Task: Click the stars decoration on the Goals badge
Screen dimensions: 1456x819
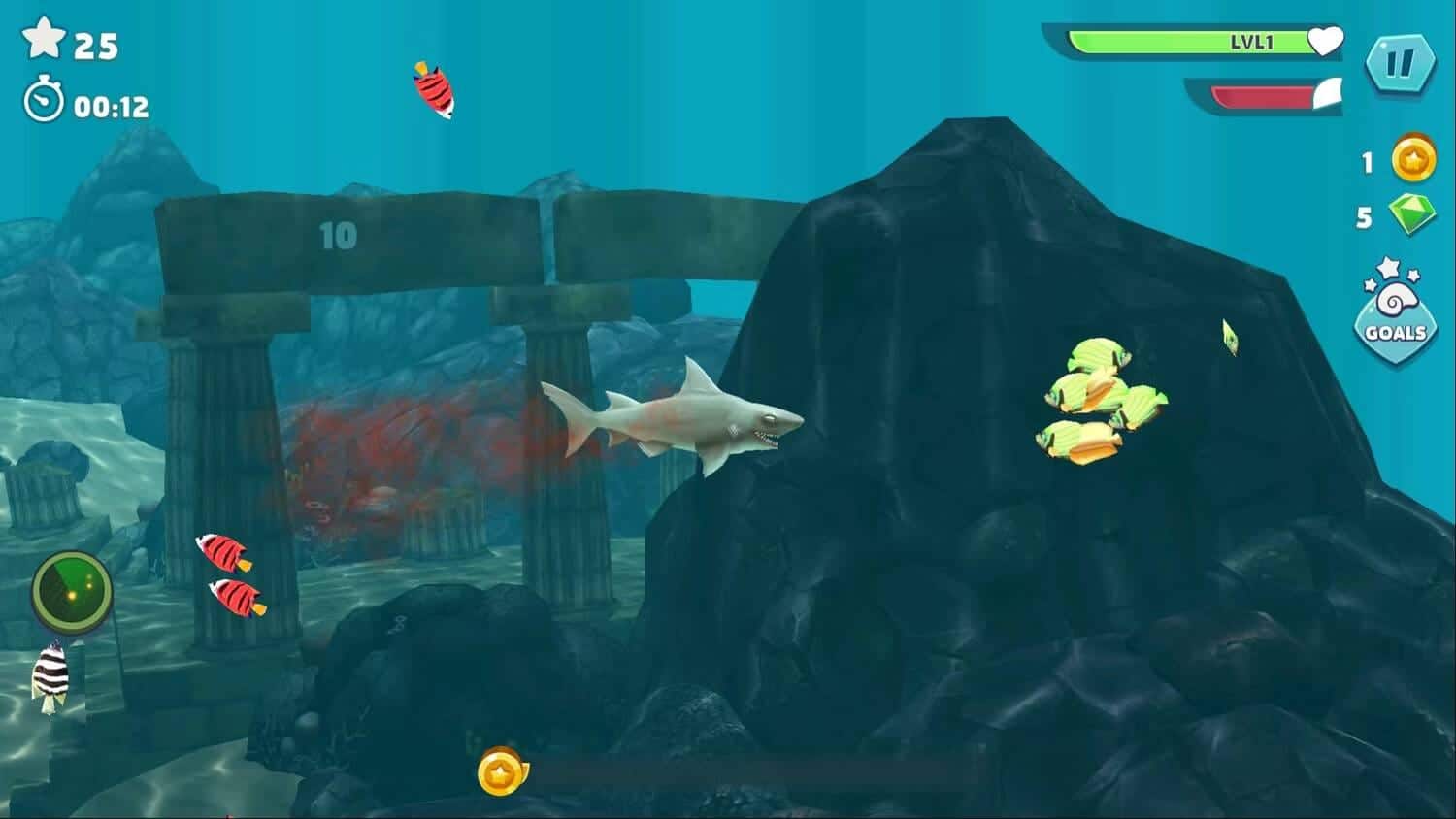Action: [1388, 275]
